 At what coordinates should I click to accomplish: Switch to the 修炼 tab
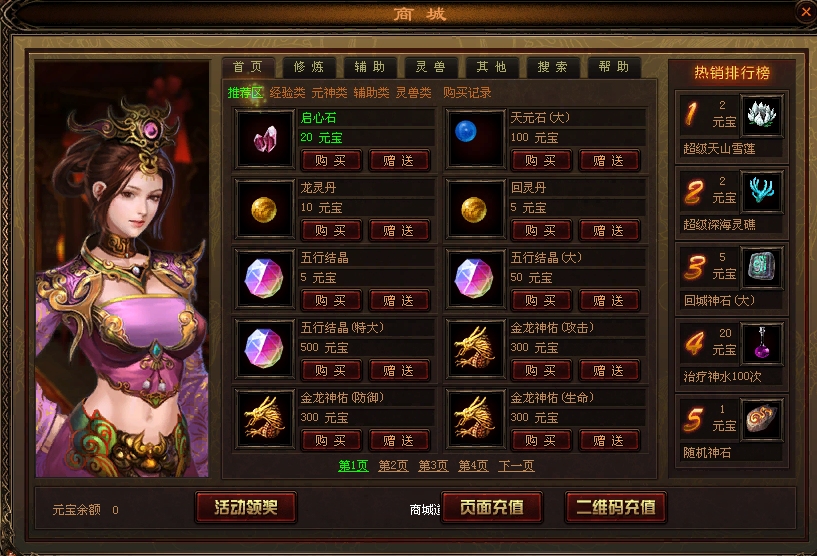pyautogui.click(x=309, y=67)
